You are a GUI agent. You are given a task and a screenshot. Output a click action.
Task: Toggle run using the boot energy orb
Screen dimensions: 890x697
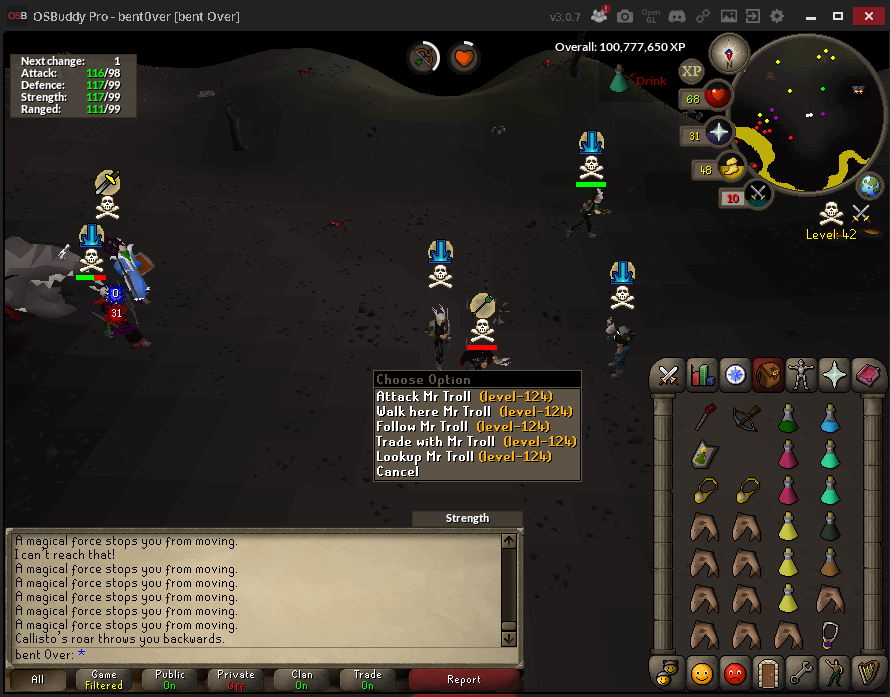(731, 169)
